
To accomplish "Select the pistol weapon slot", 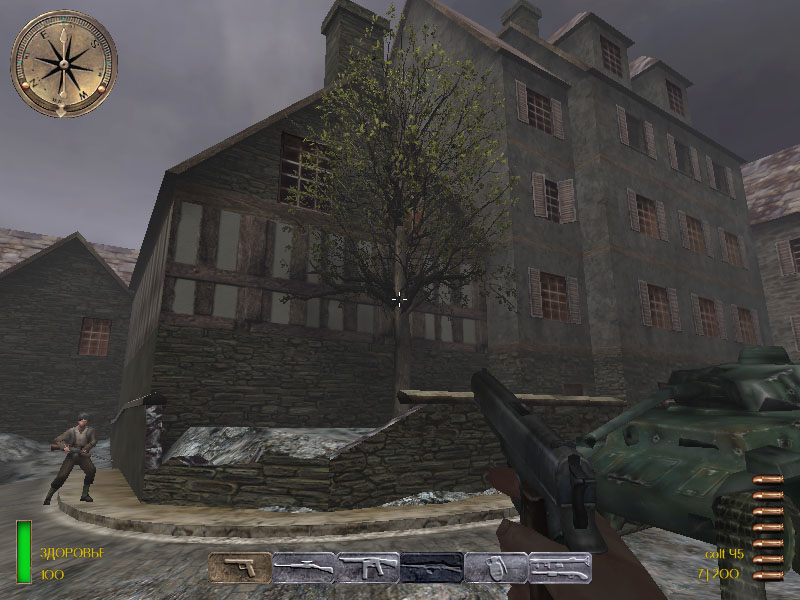I will pos(240,568).
